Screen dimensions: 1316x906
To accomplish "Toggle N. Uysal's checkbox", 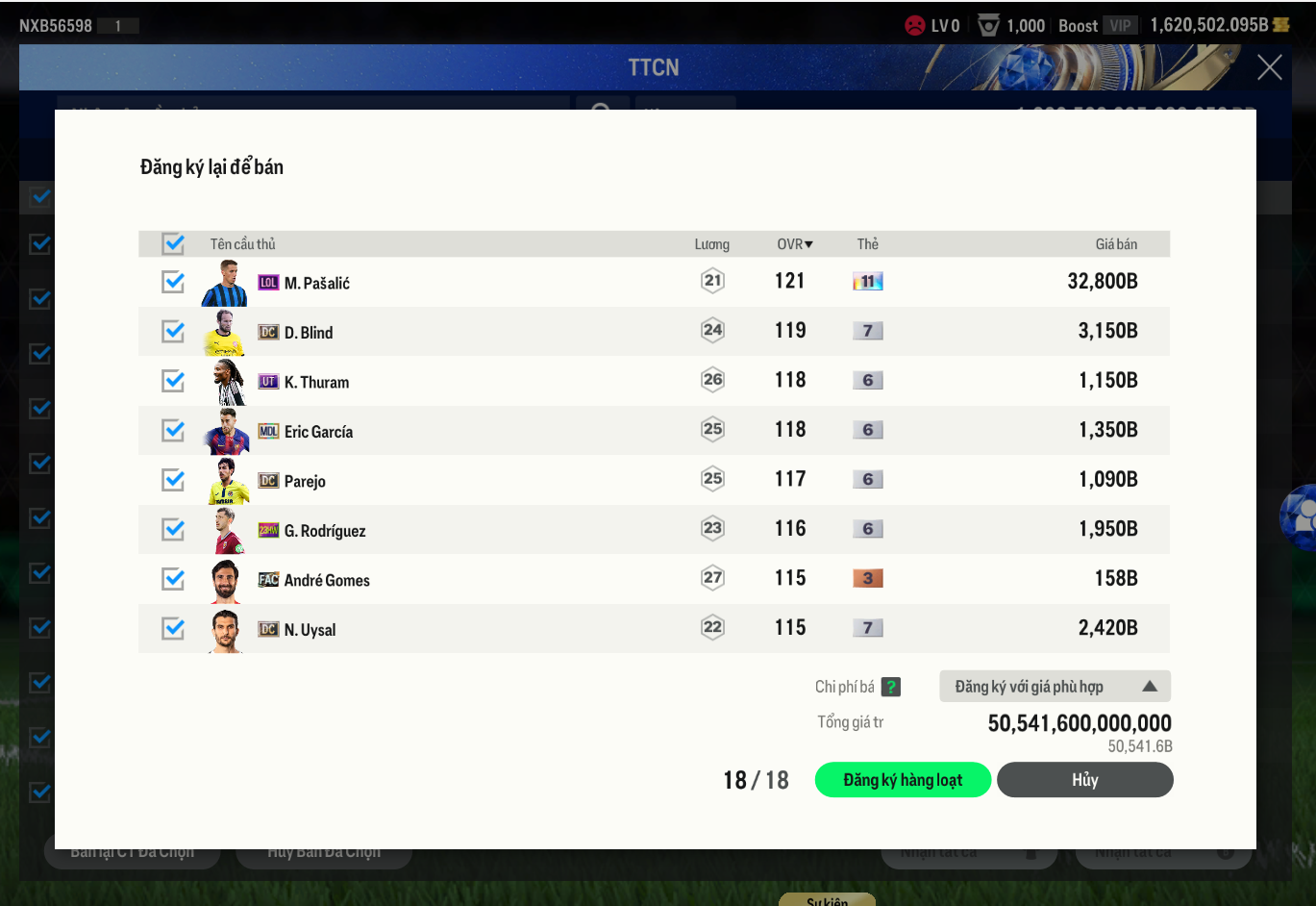I will tap(173, 628).
